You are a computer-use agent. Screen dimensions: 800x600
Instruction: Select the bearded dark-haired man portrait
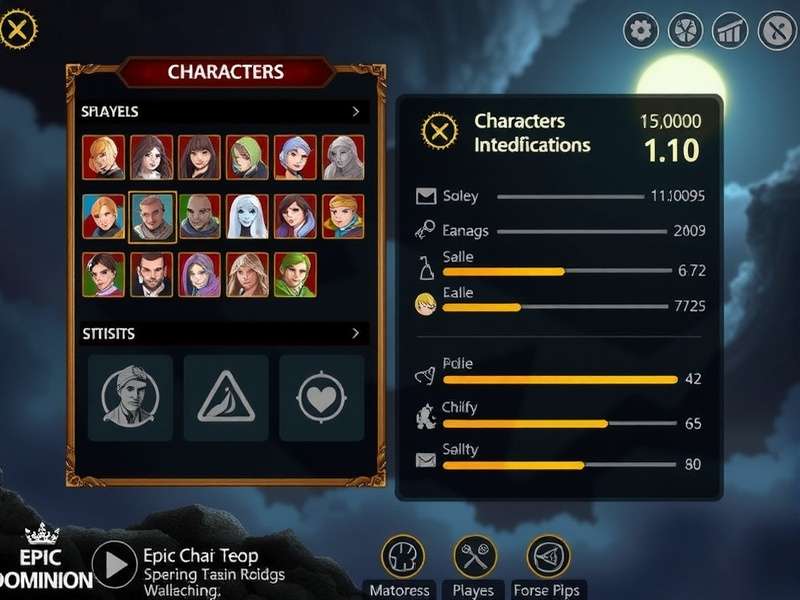click(152, 274)
